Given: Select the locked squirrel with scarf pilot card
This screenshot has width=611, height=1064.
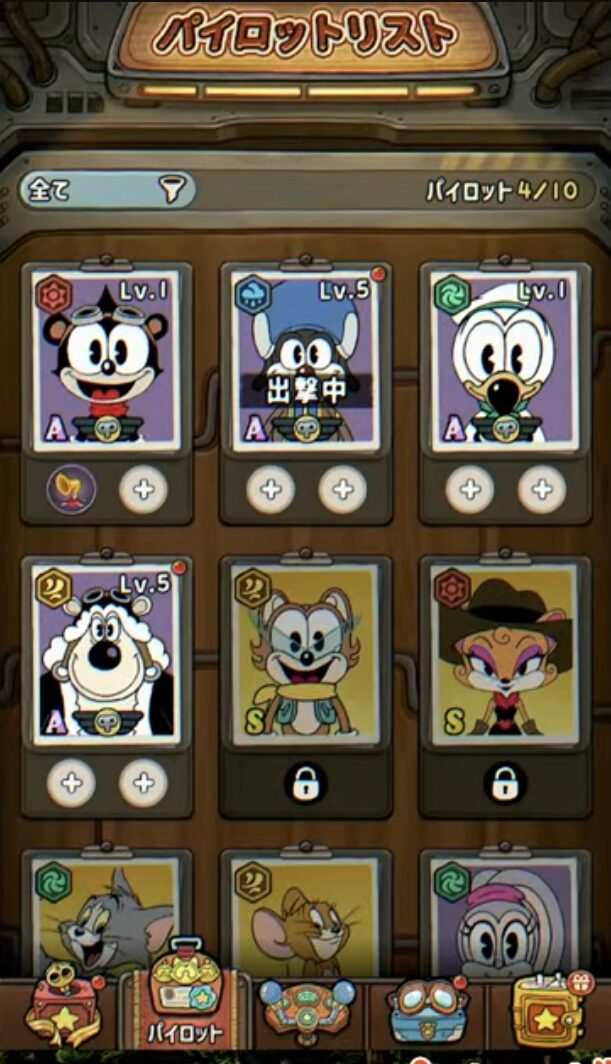Looking at the screenshot, I should coord(305,653).
